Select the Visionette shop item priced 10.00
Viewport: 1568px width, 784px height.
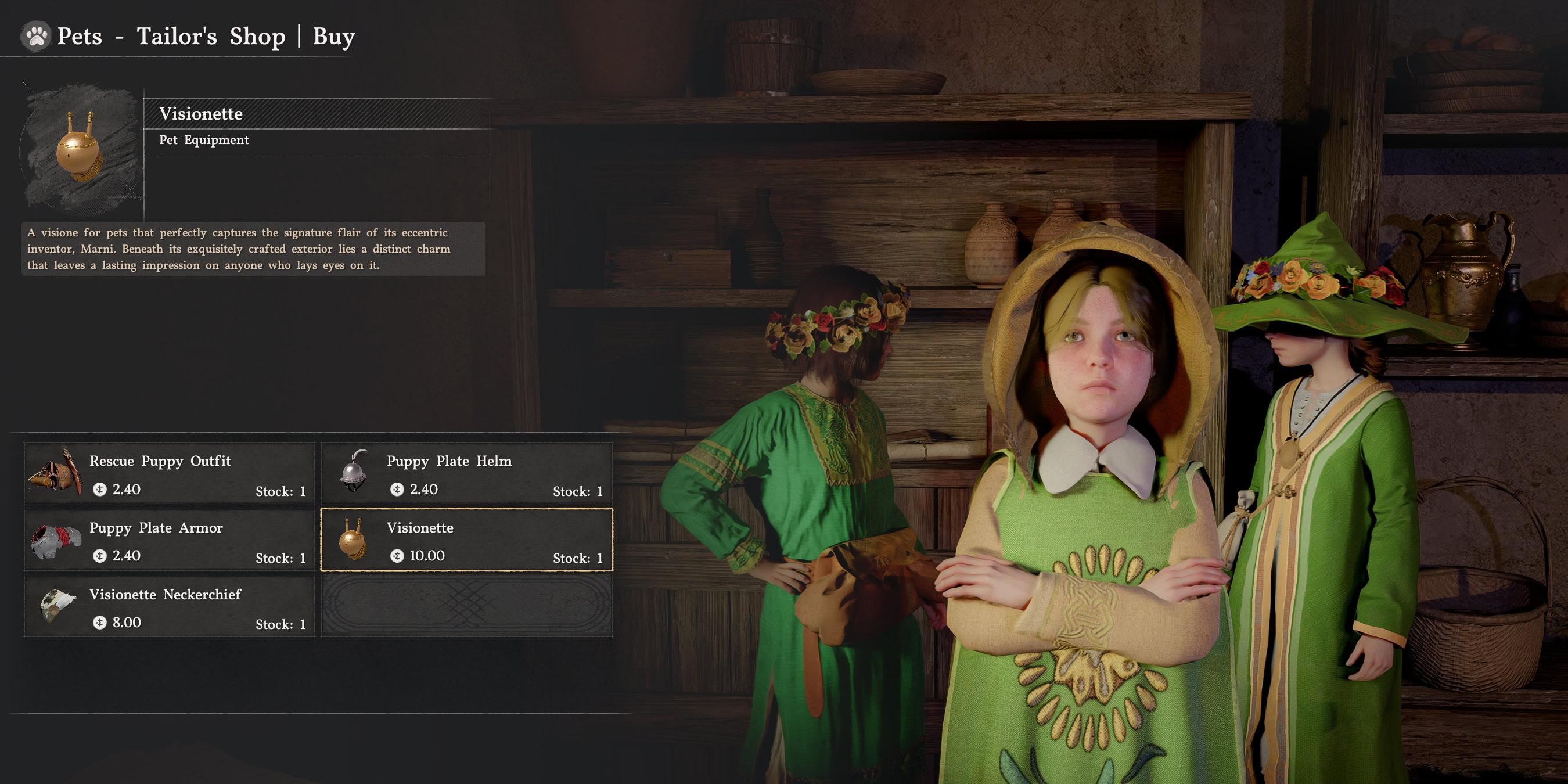466,541
